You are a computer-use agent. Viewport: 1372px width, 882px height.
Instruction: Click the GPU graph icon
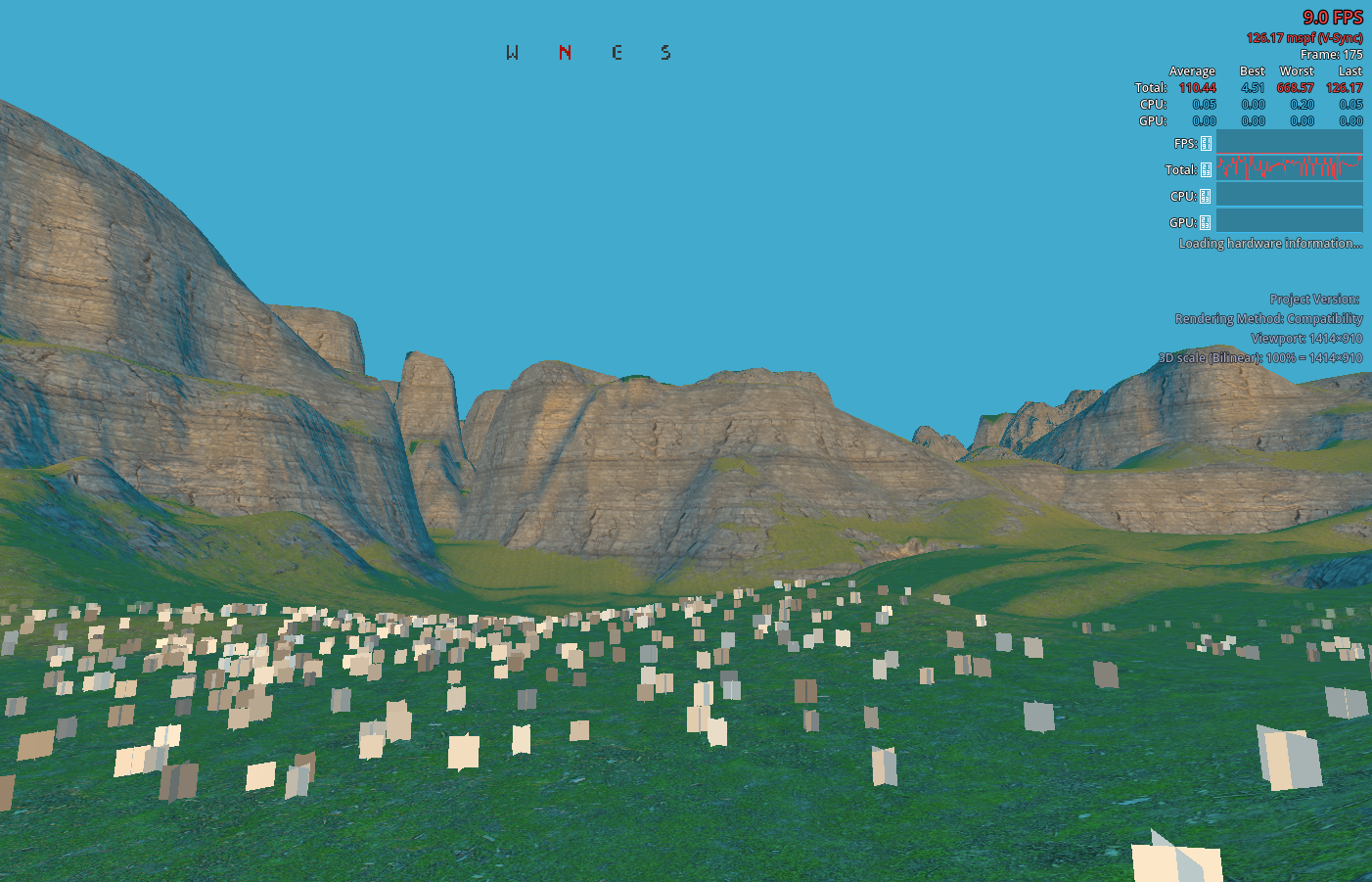(x=1206, y=220)
